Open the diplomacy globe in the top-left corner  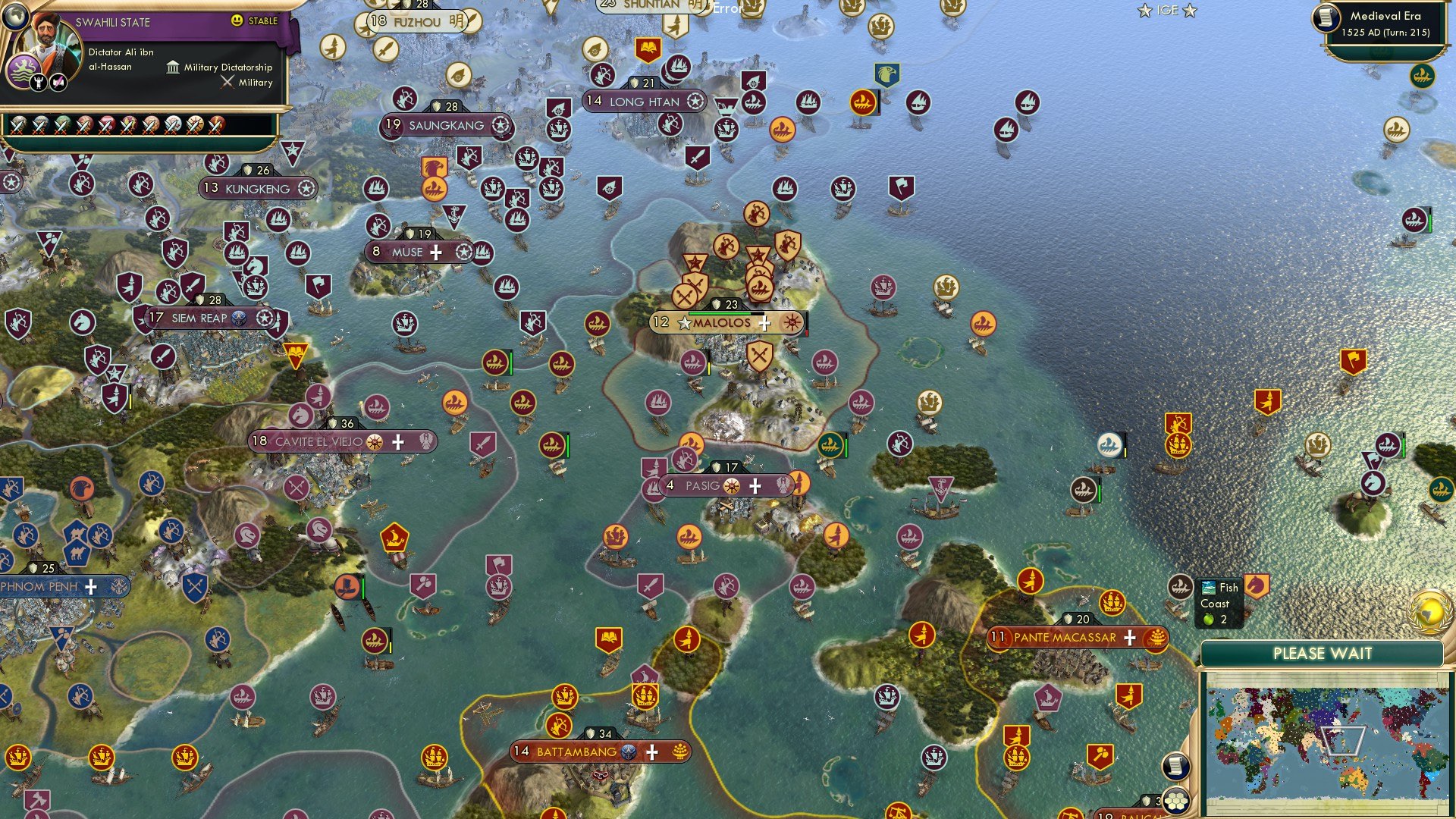pos(16,19)
